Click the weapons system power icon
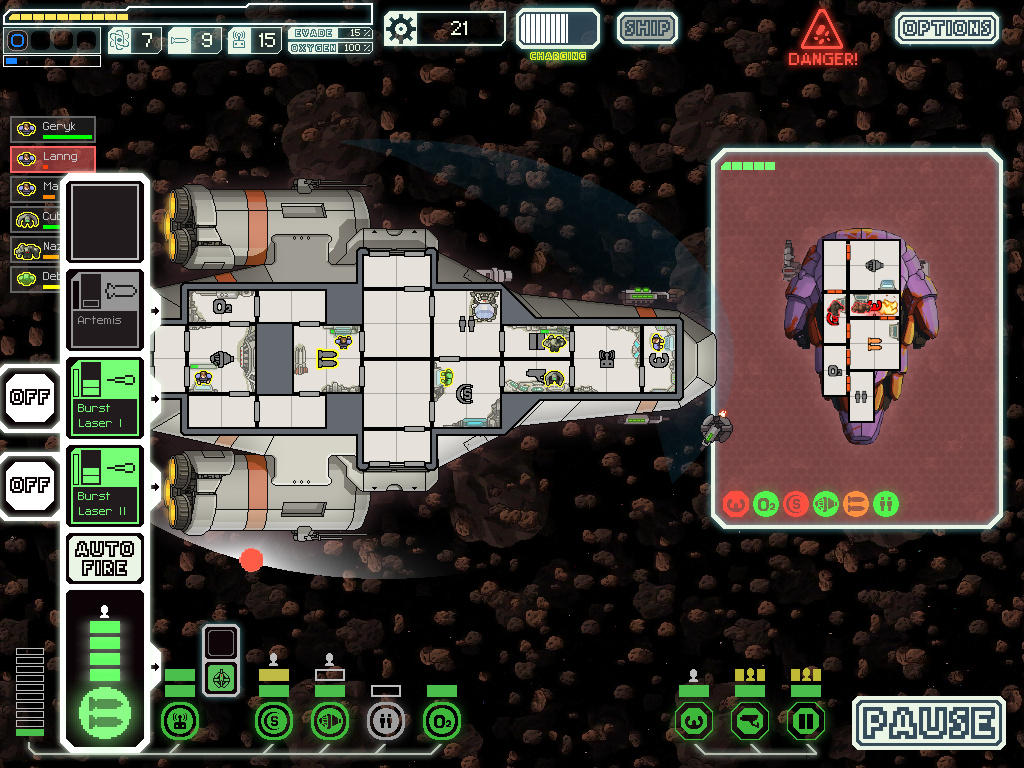The width and height of the screenshot is (1024, 768). (105, 712)
